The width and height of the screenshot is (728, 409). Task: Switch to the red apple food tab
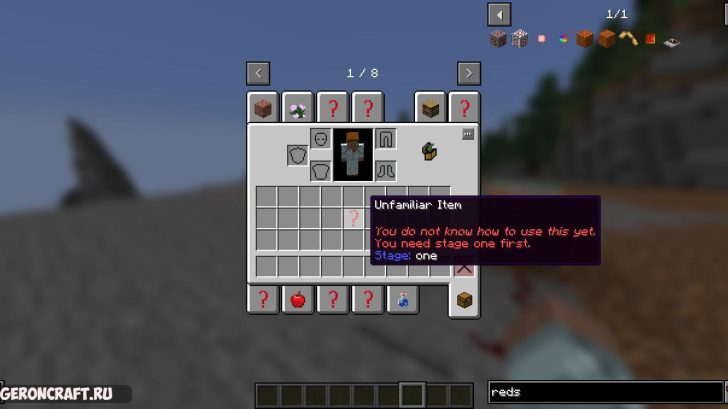[297, 298]
